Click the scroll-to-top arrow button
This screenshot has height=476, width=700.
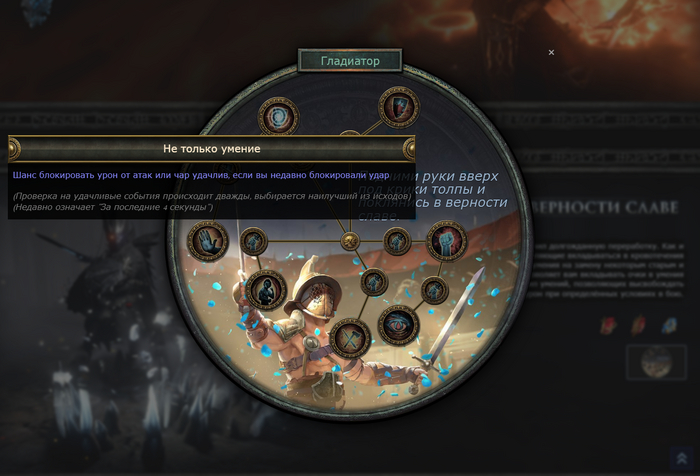click(x=680, y=457)
